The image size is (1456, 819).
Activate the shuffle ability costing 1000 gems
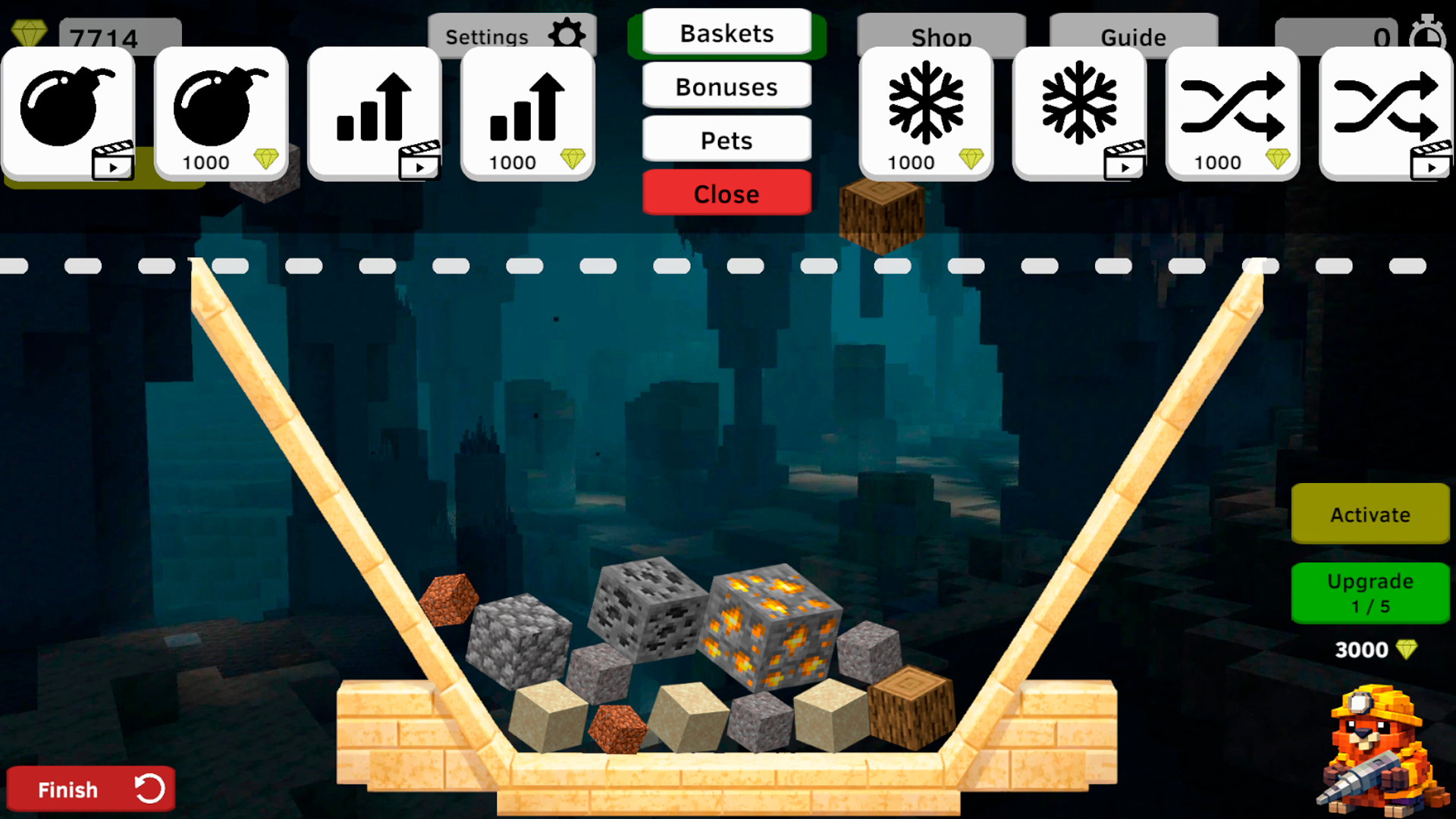(x=1232, y=114)
